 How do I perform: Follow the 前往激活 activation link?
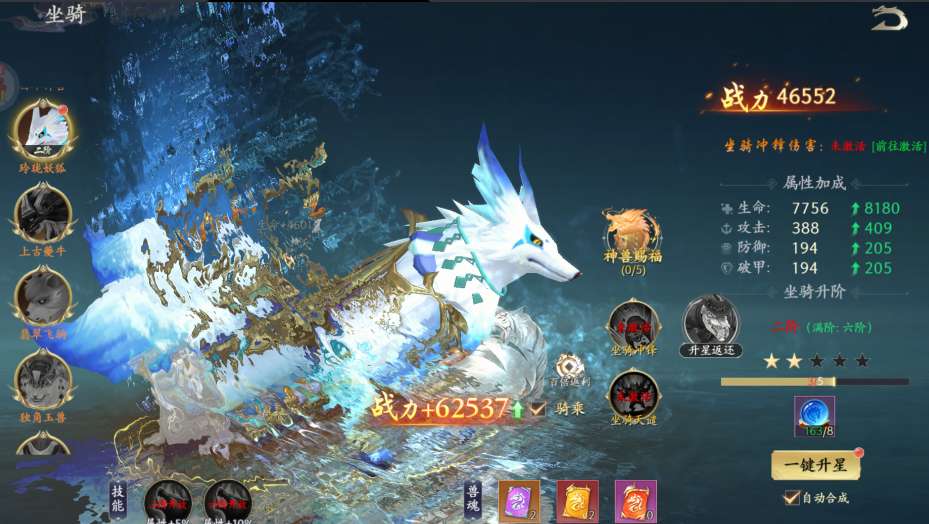[x=899, y=146]
